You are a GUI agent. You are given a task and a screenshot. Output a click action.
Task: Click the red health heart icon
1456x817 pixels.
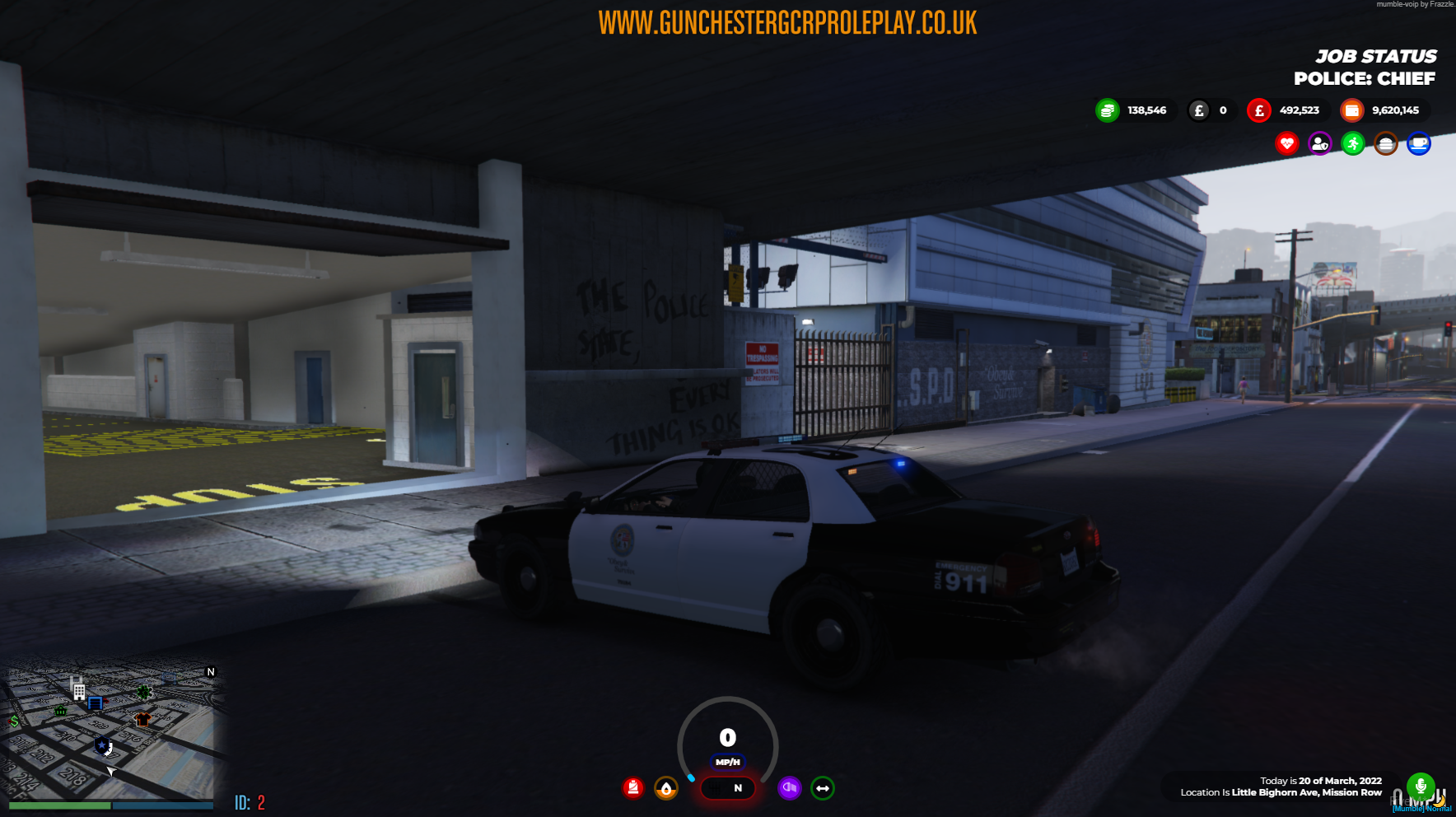tap(1286, 143)
